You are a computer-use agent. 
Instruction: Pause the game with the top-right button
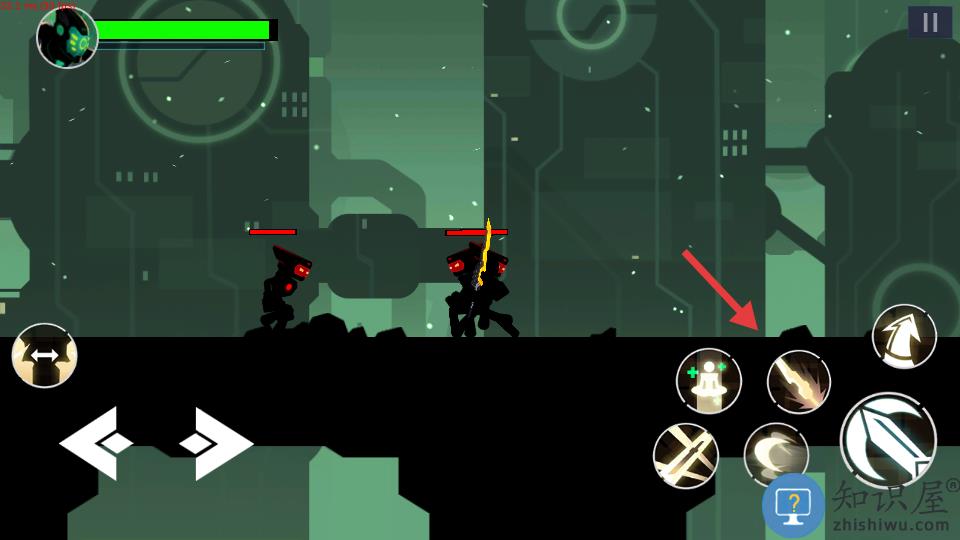click(930, 22)
